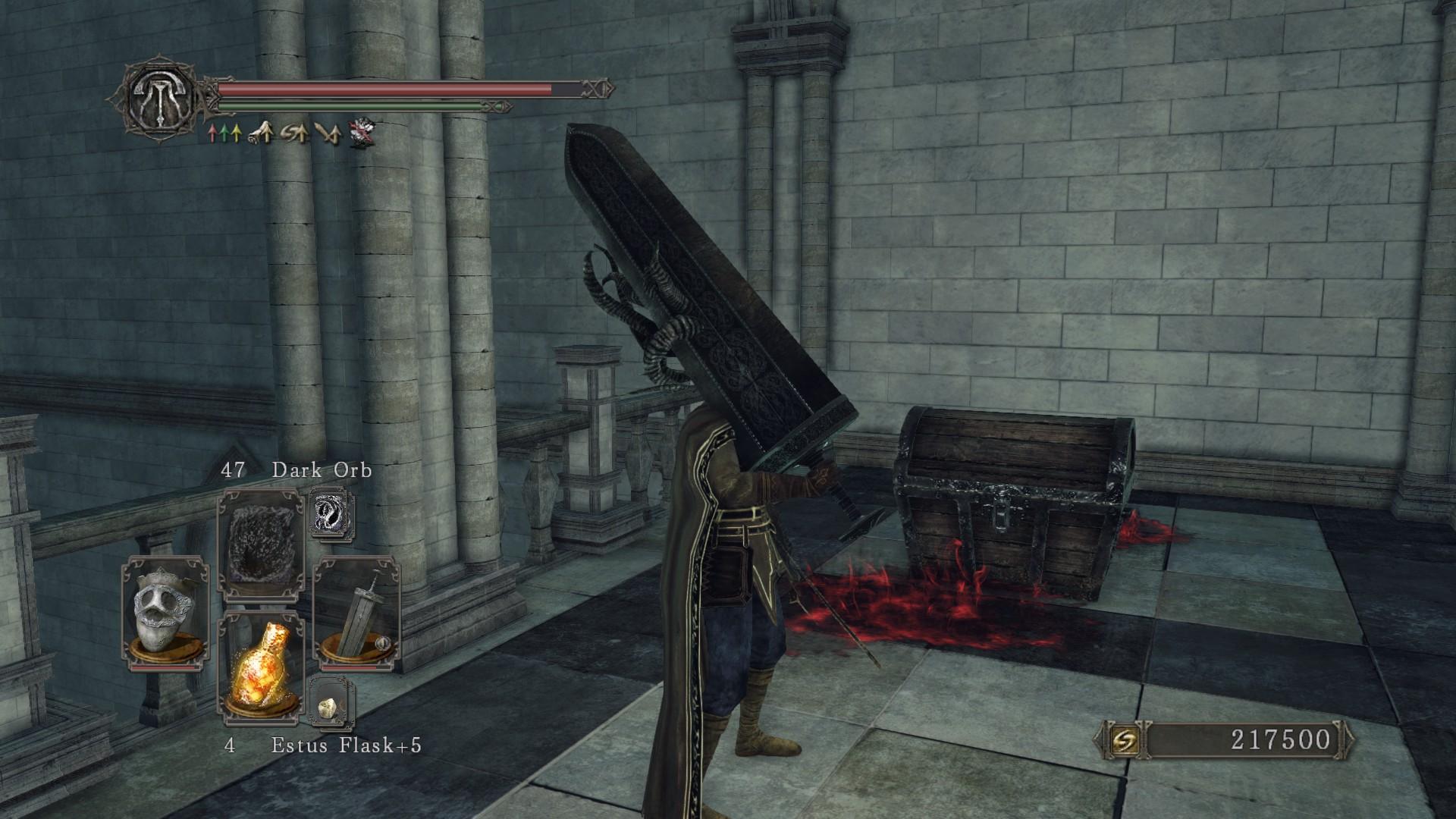Click the red and white crossed-out status icon

pyautogui.click(x=361, y=133)
